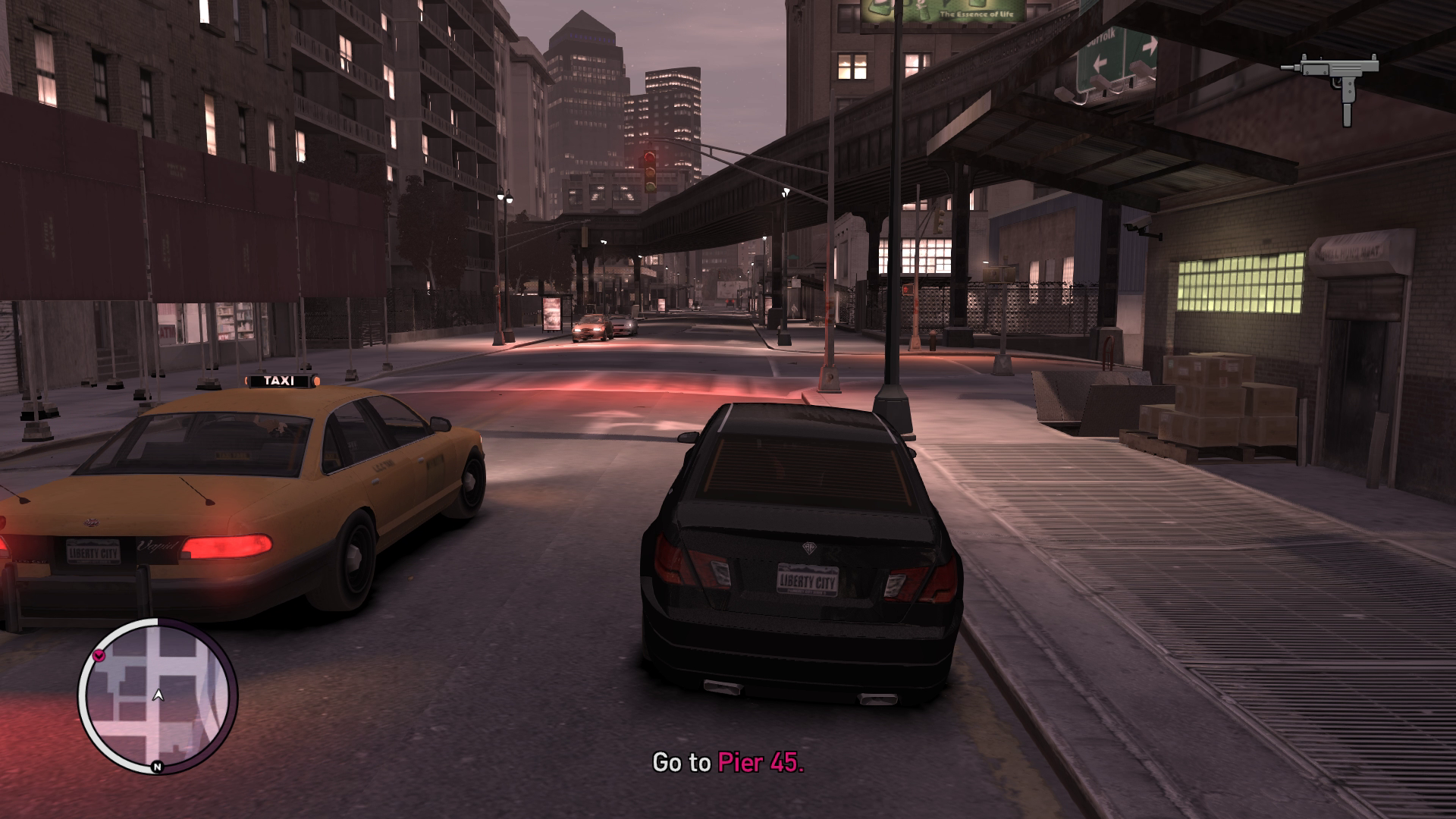1456x819 pixels.
Task: Click the pink destination blip on radar
Action: [99, 654]
